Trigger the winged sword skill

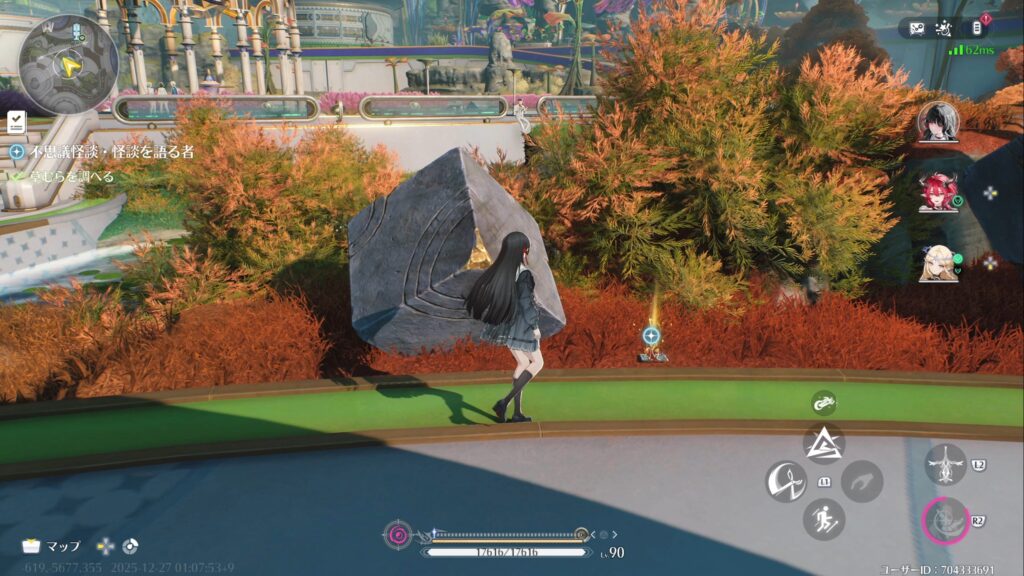pyautogui.click(x=945, y=464)
